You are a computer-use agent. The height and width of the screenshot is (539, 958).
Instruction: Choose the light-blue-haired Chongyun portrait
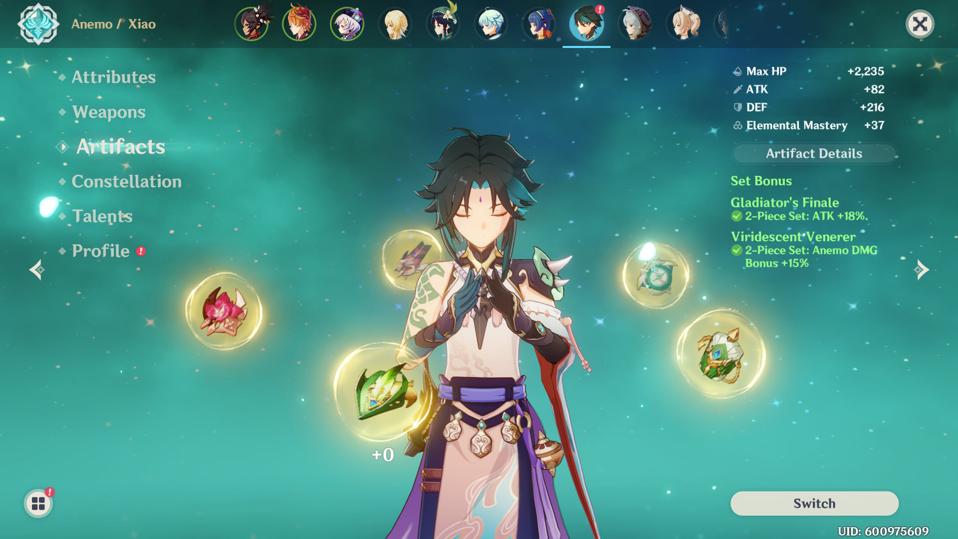click(490, 23)
